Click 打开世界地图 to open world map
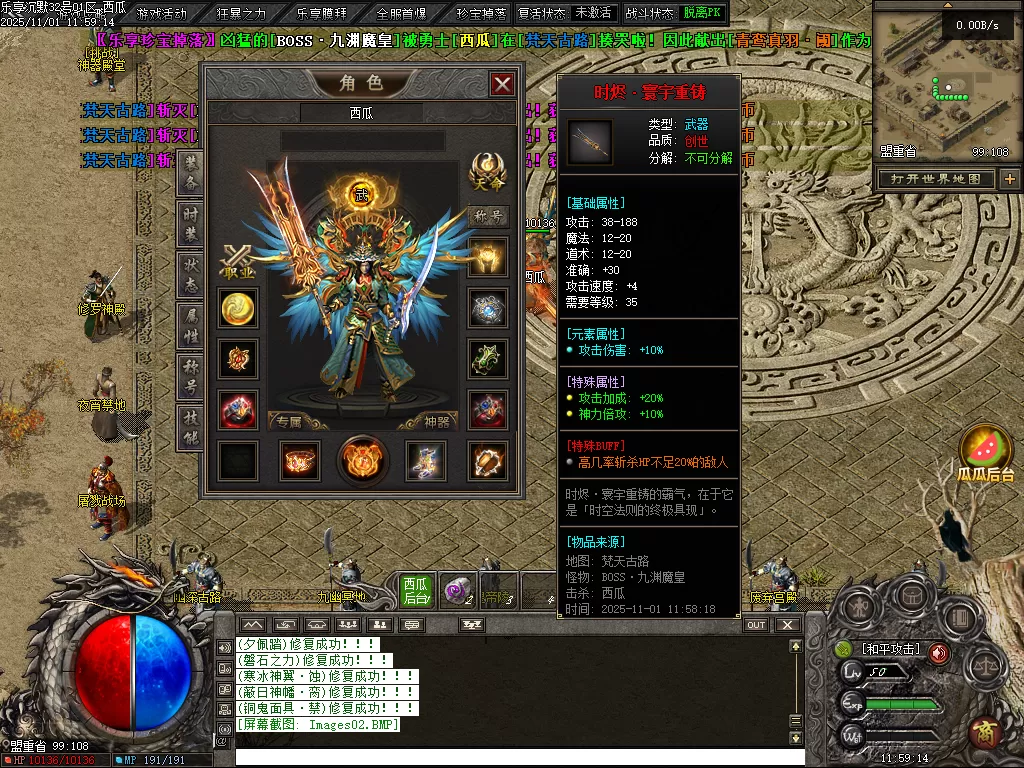This screenshot has width=1024, height=768. (x=936, y=179)
